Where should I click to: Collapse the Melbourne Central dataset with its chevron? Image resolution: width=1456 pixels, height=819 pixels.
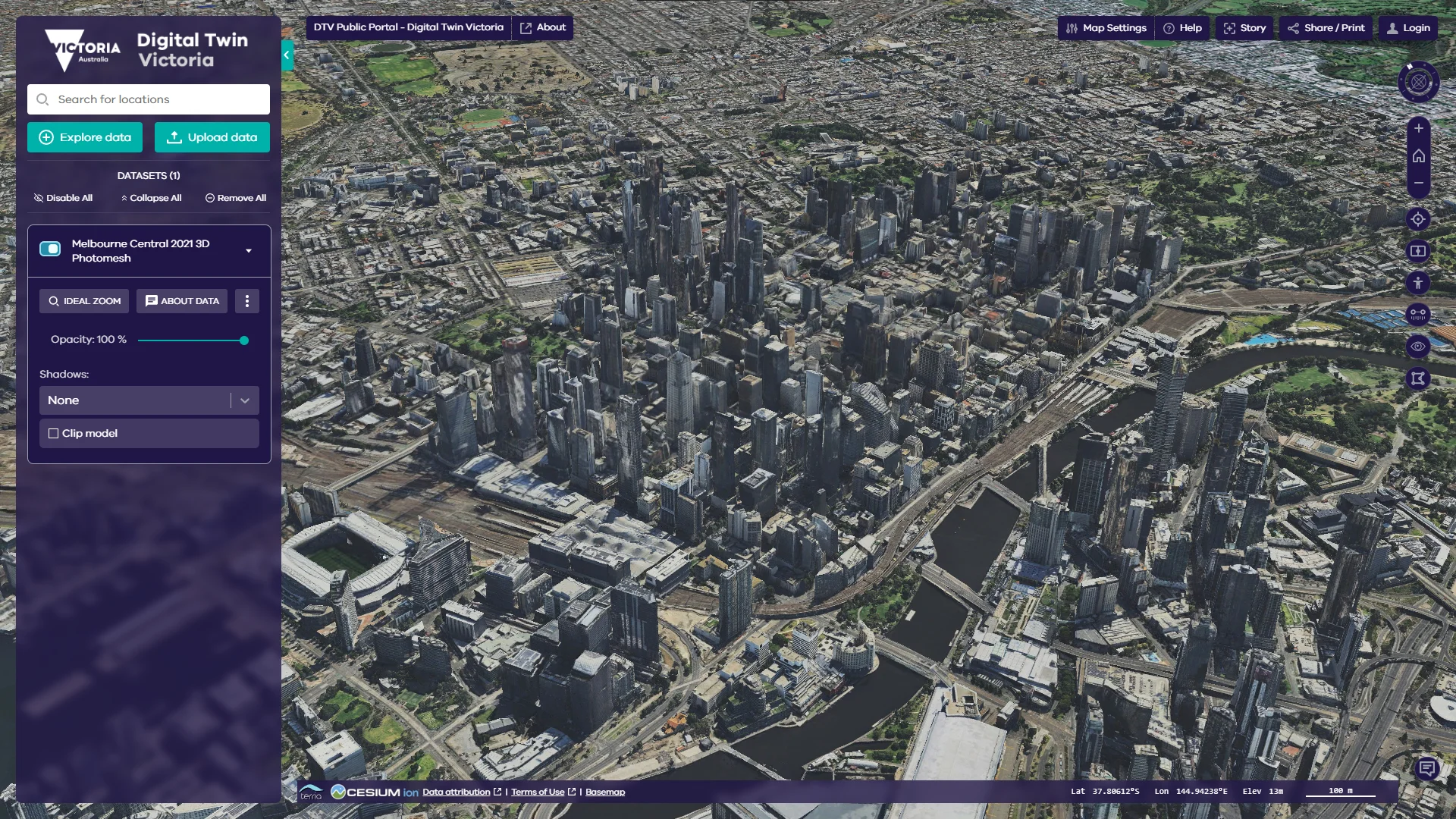coord(249,251)
